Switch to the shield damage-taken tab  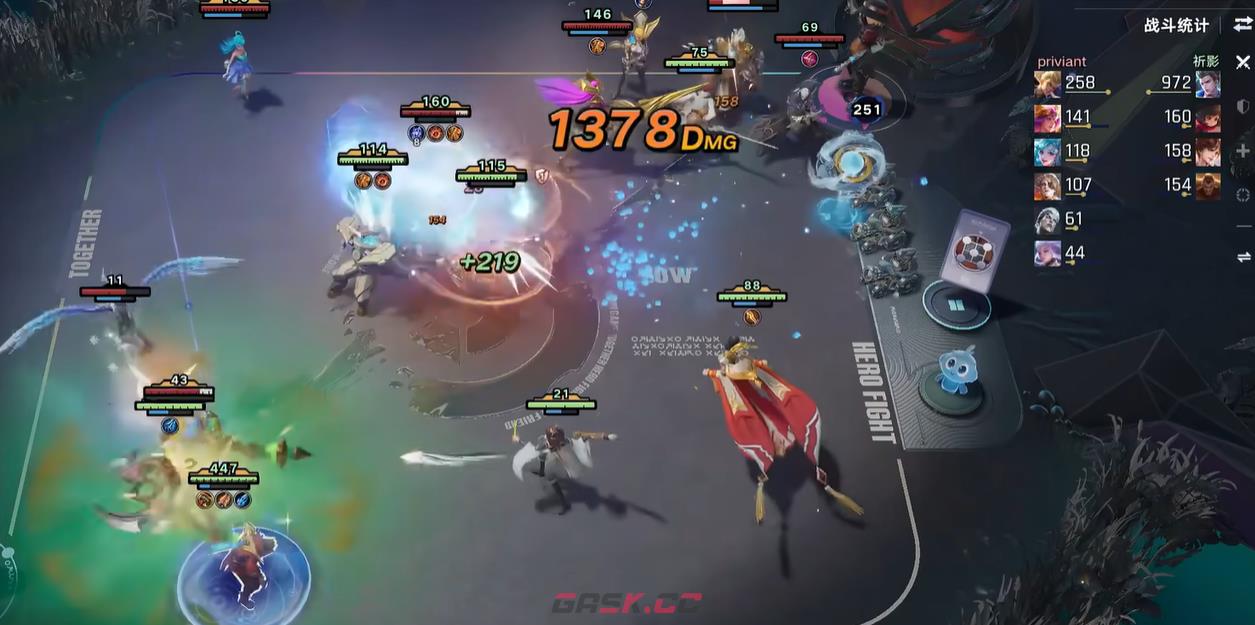[1243, 106]
